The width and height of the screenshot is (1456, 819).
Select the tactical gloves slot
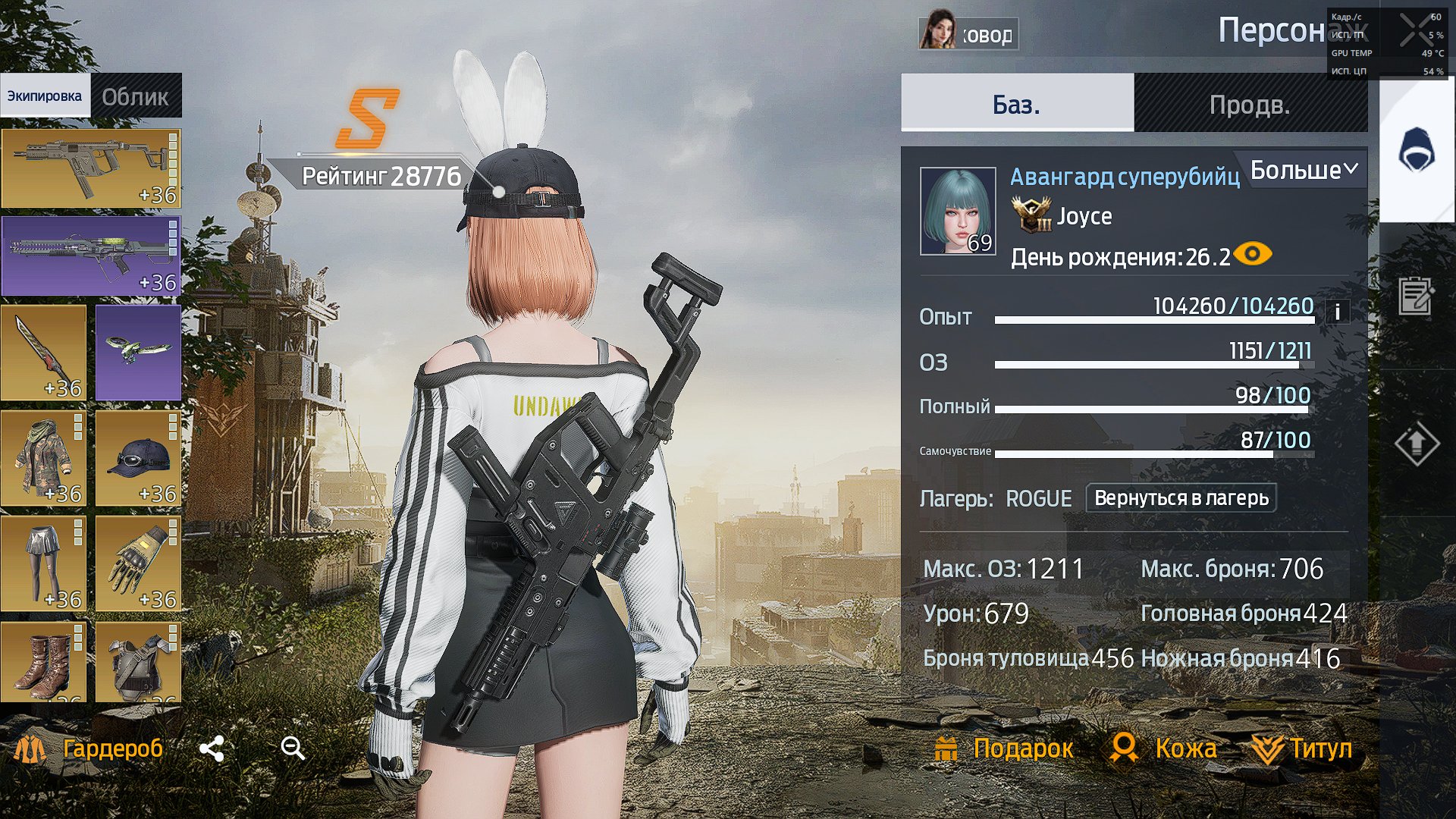[x=138, y=563]
